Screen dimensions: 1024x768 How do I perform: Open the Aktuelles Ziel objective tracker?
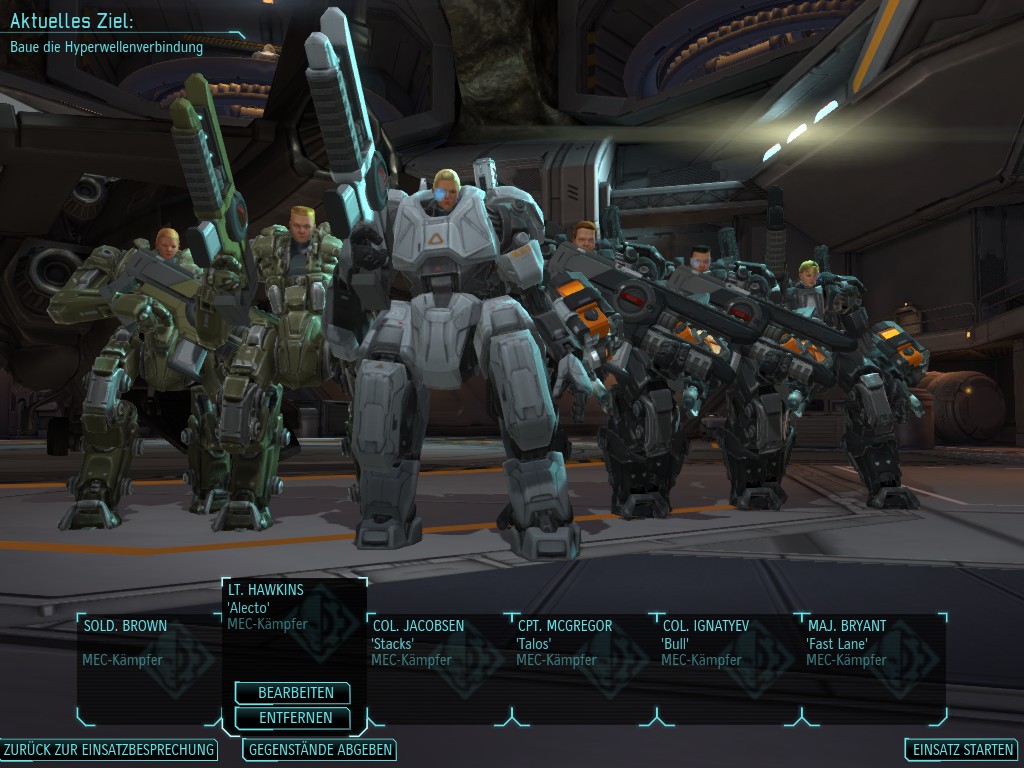coord(110,33)
